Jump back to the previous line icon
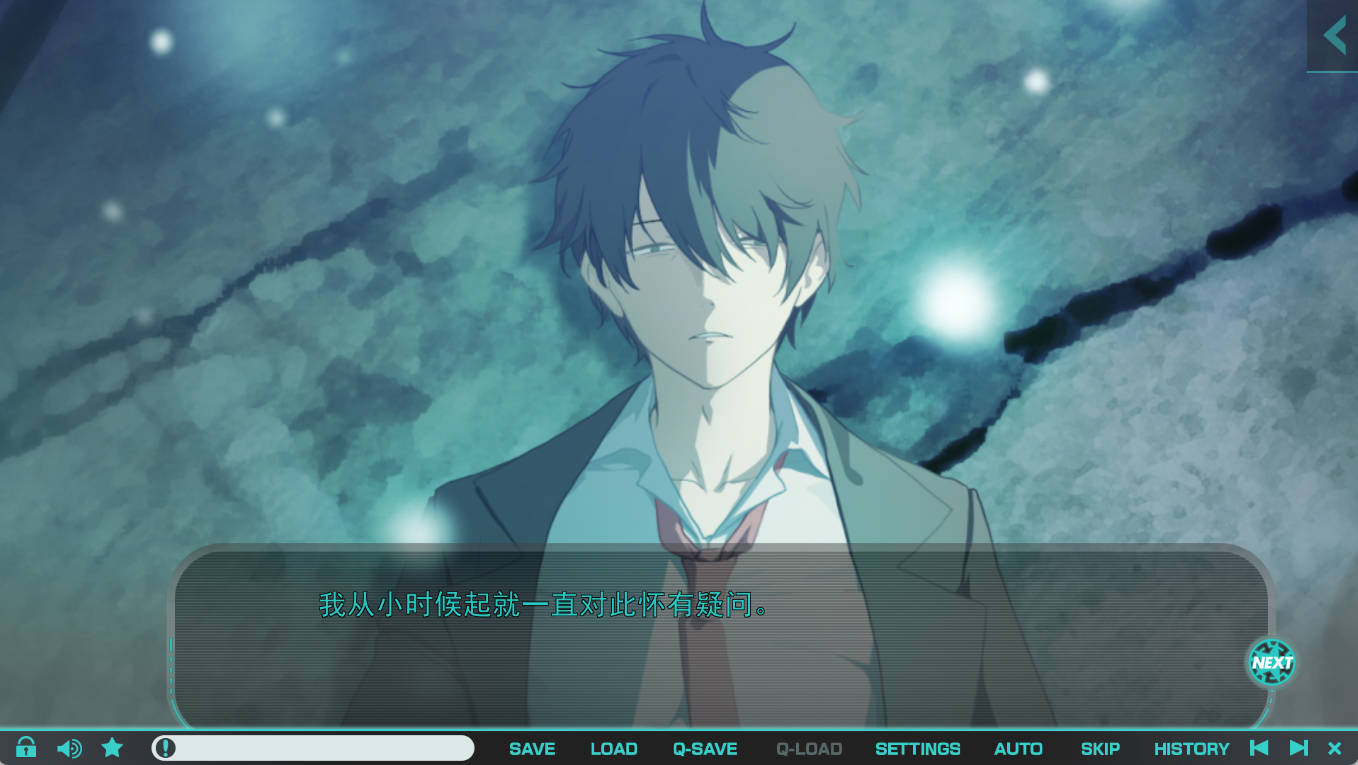This screenshot has width=1358, height=765. point(1261,747)
